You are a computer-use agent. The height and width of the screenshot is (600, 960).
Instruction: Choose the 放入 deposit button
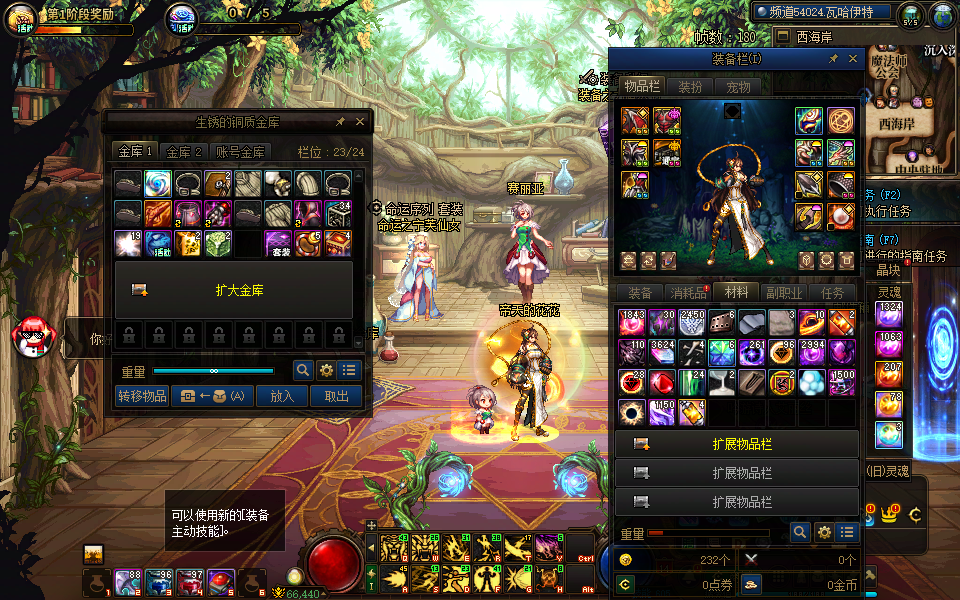tap(282, 396)
